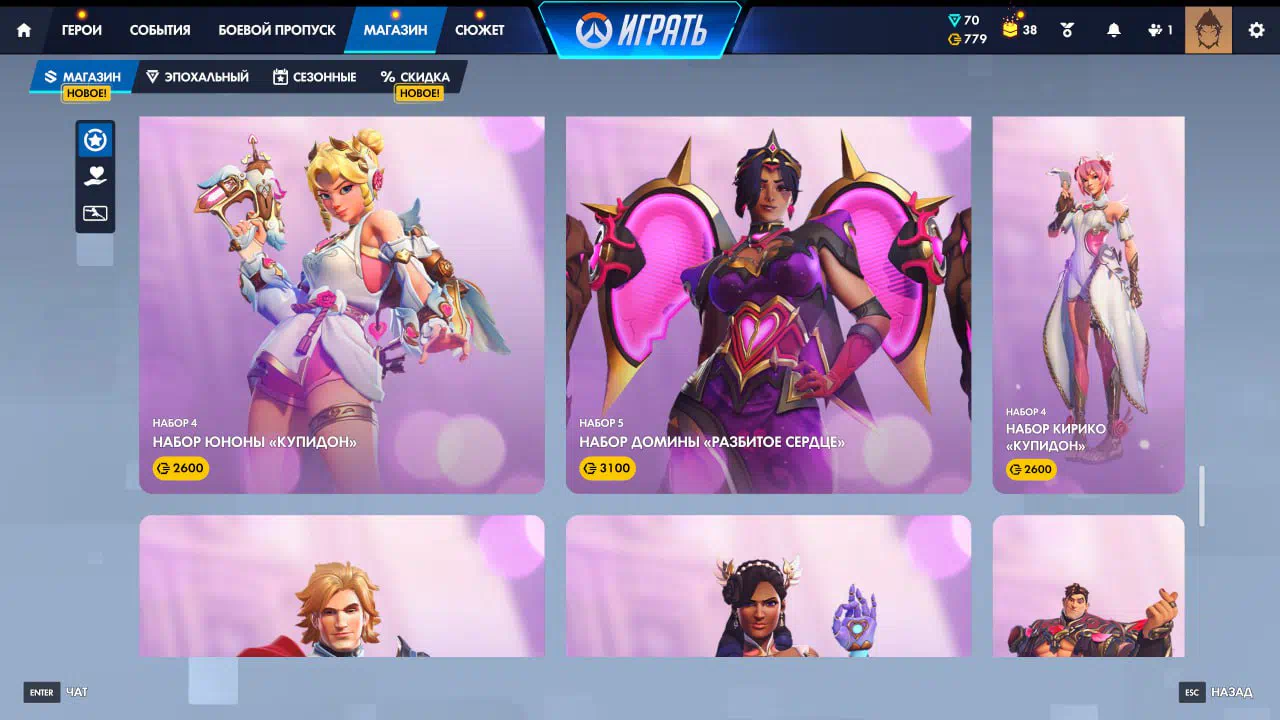Open the НАБОР ЮНОНЫ «КУПИДОН» bundle
Viewport: 1280px width, 720px height.
342,304
